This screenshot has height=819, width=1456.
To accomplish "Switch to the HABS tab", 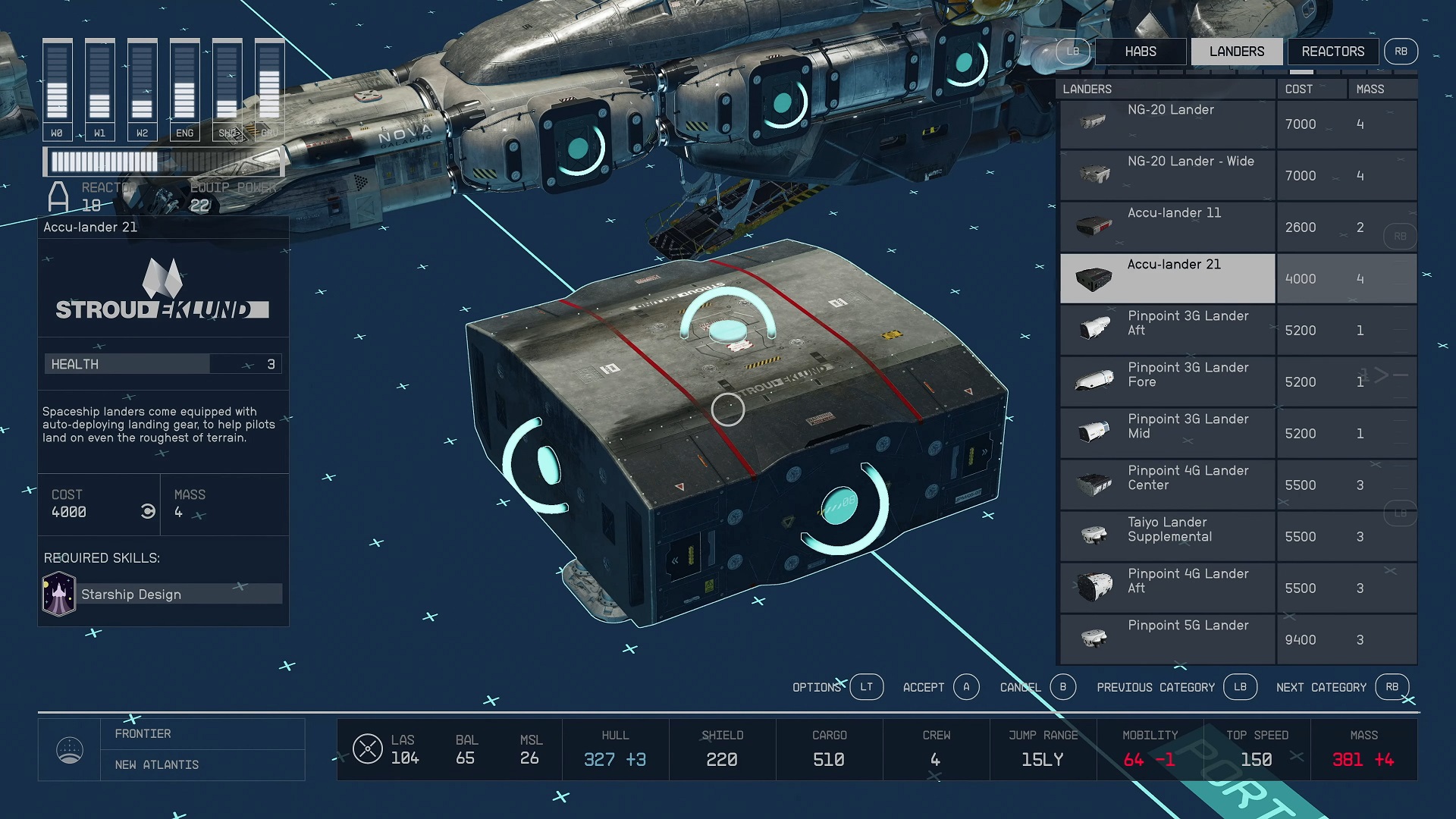I will tap(1141, 51).
